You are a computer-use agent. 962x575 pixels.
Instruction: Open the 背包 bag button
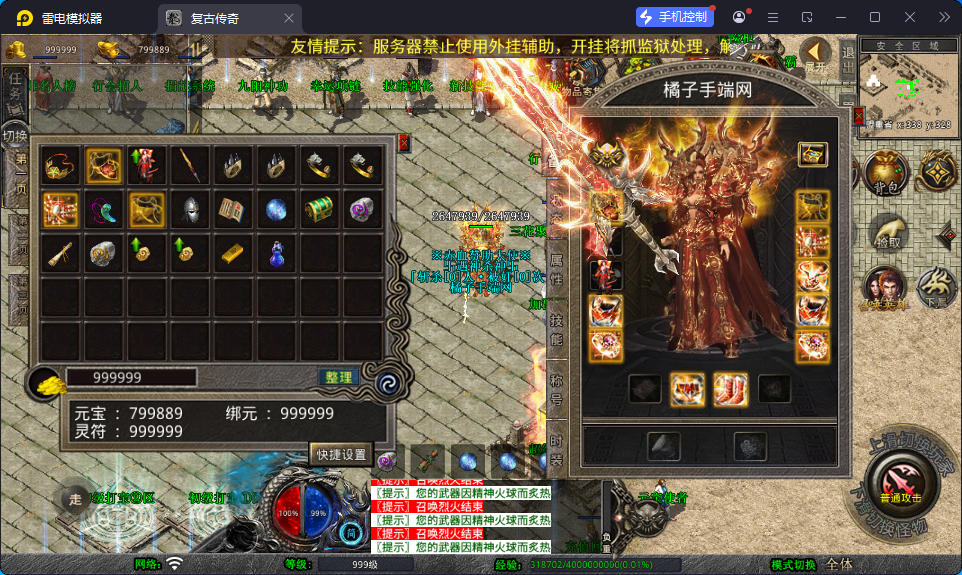tap(884, 172)
